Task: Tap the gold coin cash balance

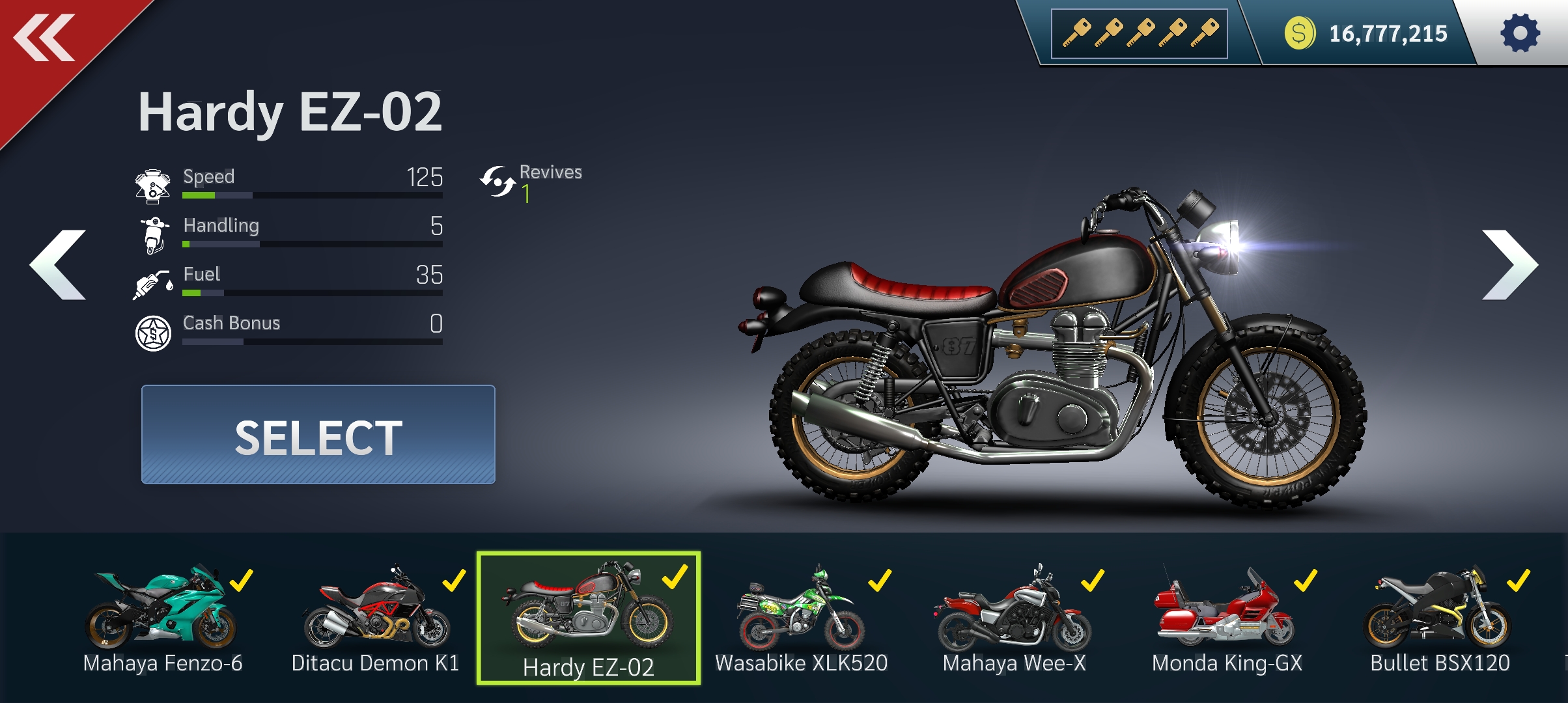Action: tap(1366, 33)
